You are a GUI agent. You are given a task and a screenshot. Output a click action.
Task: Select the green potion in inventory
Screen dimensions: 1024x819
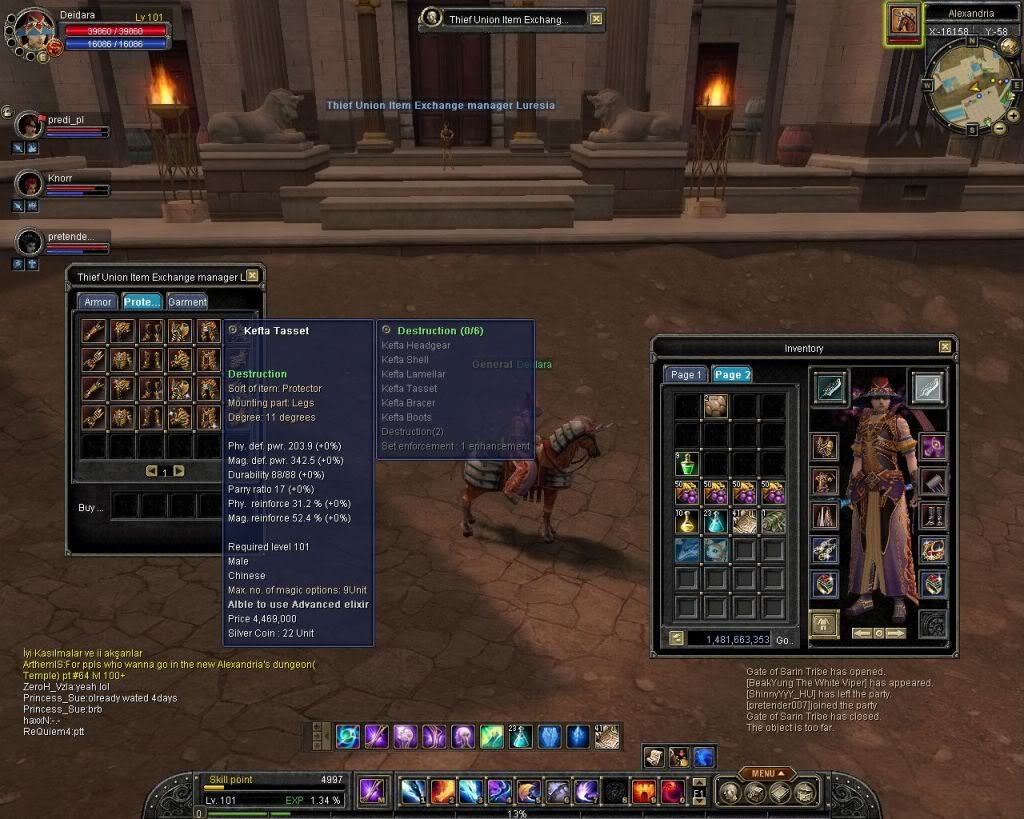(686, 464)
